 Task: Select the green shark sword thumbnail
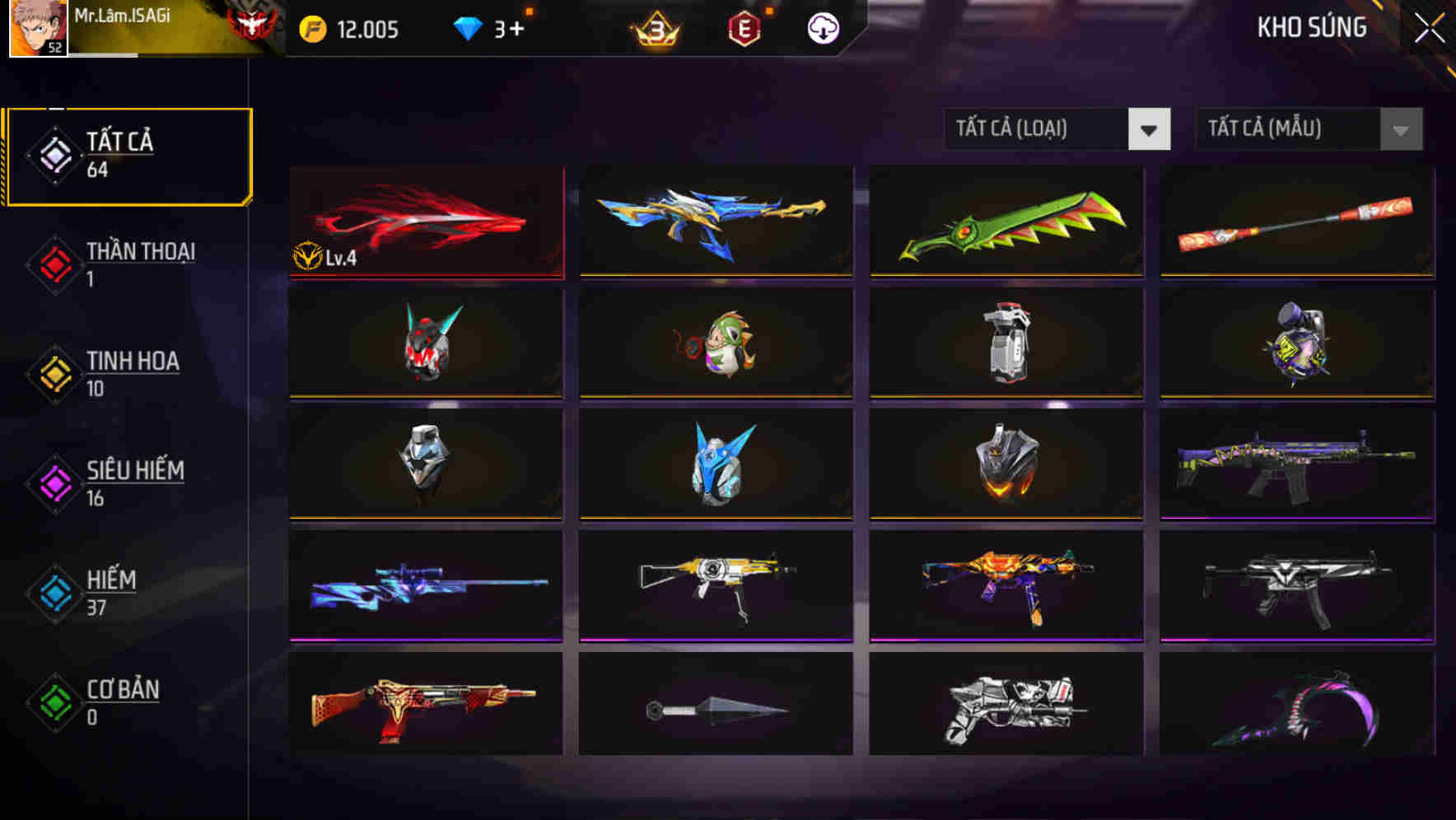click(1005, 222)
